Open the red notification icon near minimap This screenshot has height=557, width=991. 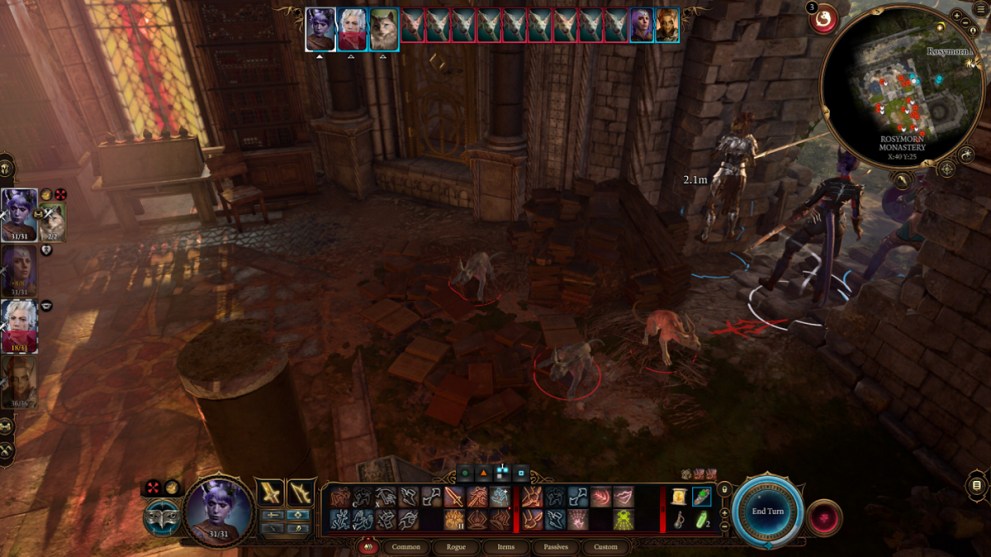click(824, 18)
